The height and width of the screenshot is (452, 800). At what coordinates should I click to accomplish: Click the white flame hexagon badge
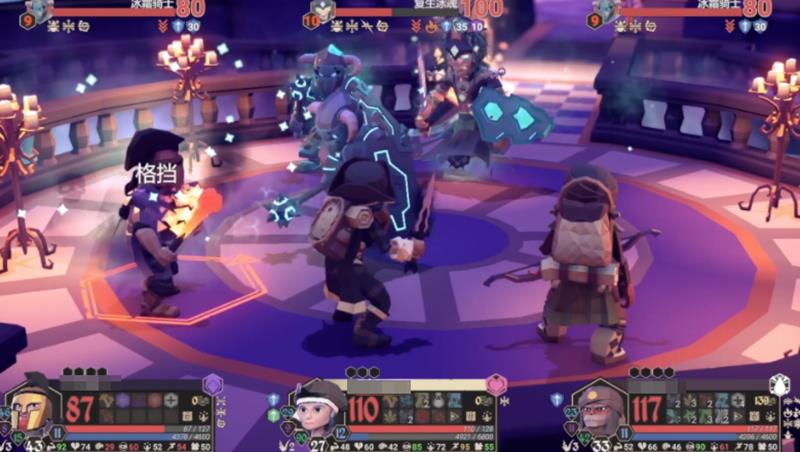(780, 385)
